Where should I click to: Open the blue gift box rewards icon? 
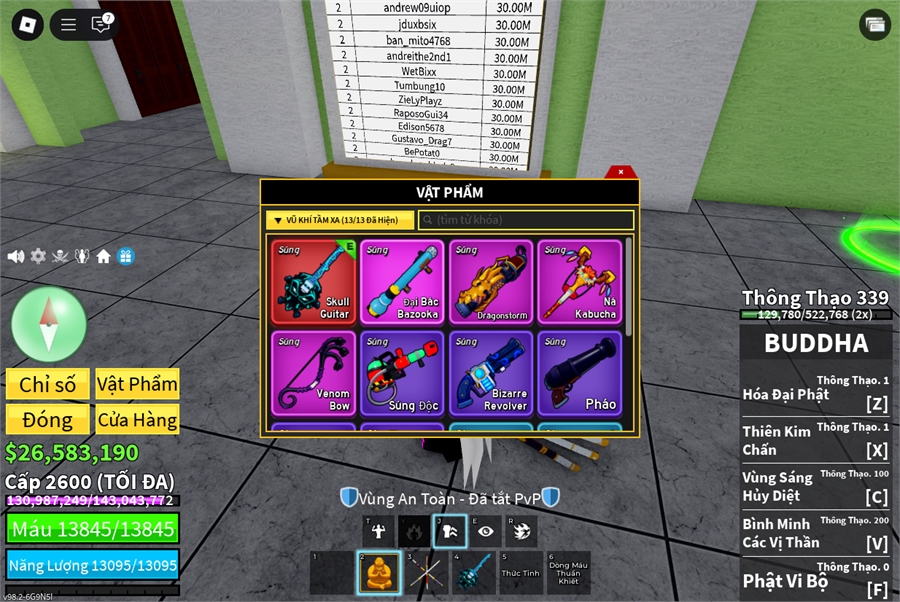point(125,256)
